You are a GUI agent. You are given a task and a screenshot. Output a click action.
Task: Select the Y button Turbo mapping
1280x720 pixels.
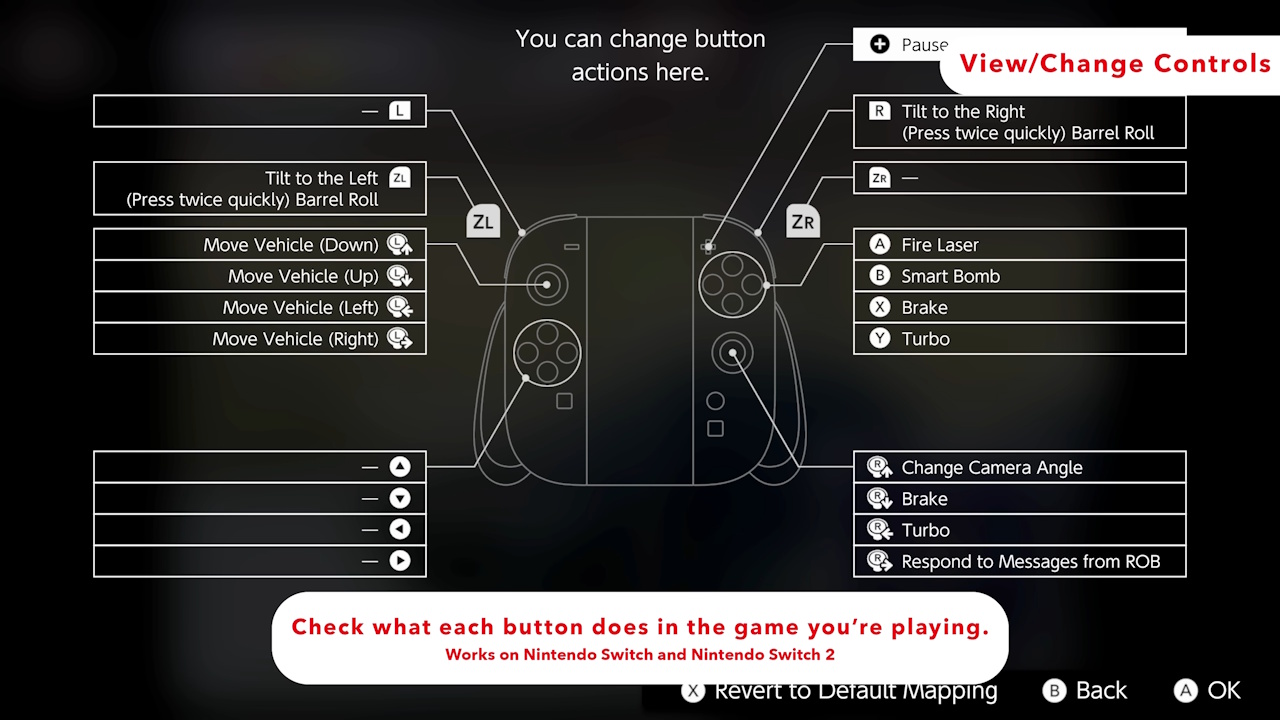[1019, 339]
